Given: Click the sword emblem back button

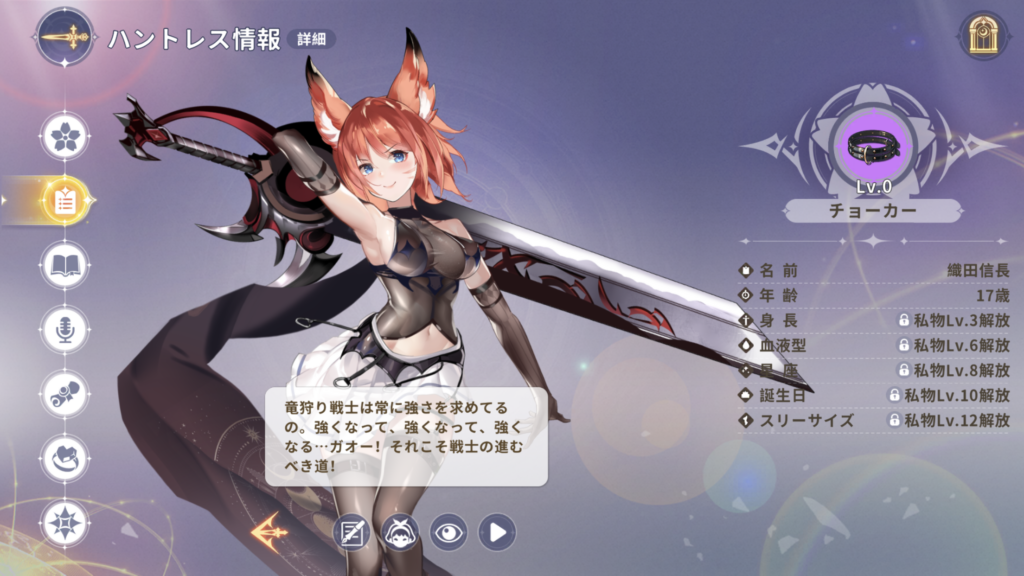Looking at the screenshot, I should [x=65, y=38].
